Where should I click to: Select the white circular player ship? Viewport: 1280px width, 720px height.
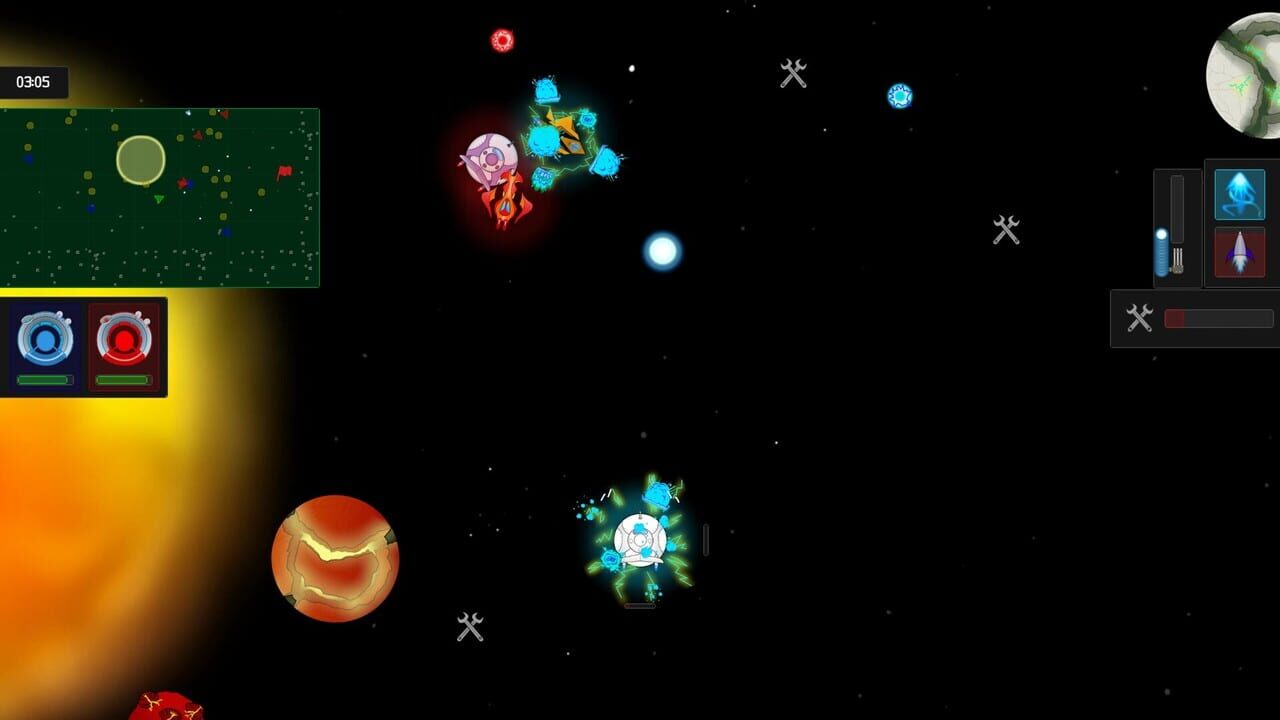click(638, 538)
